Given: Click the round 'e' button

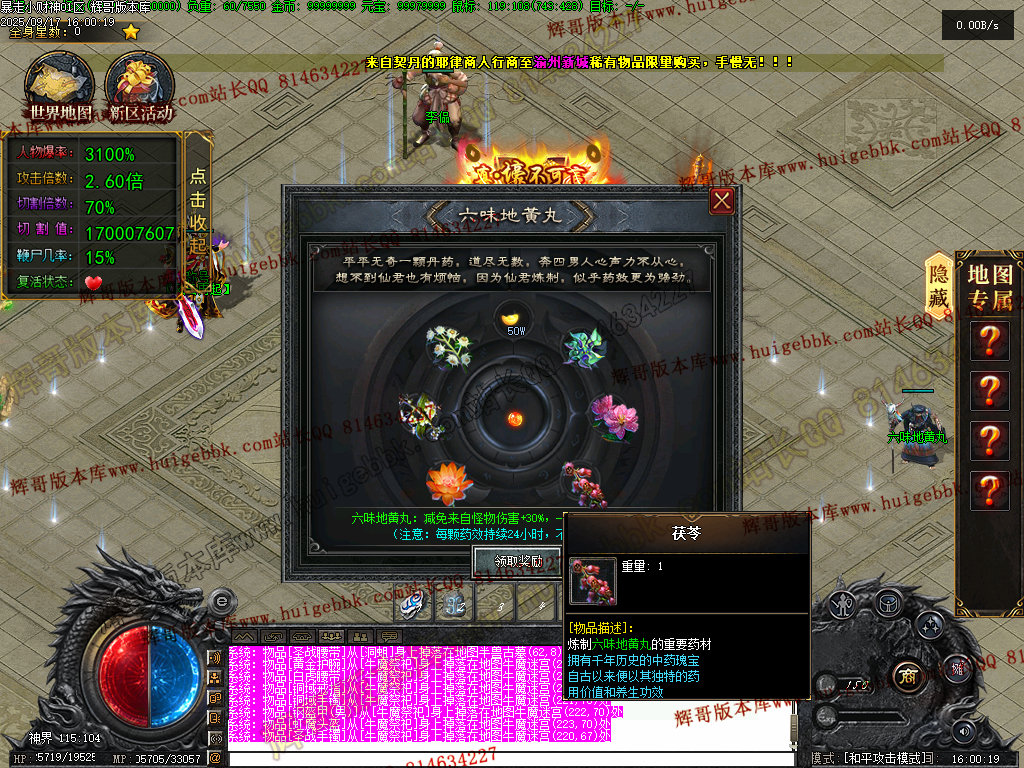Looking at the screenshot, I should click(222, 601).
